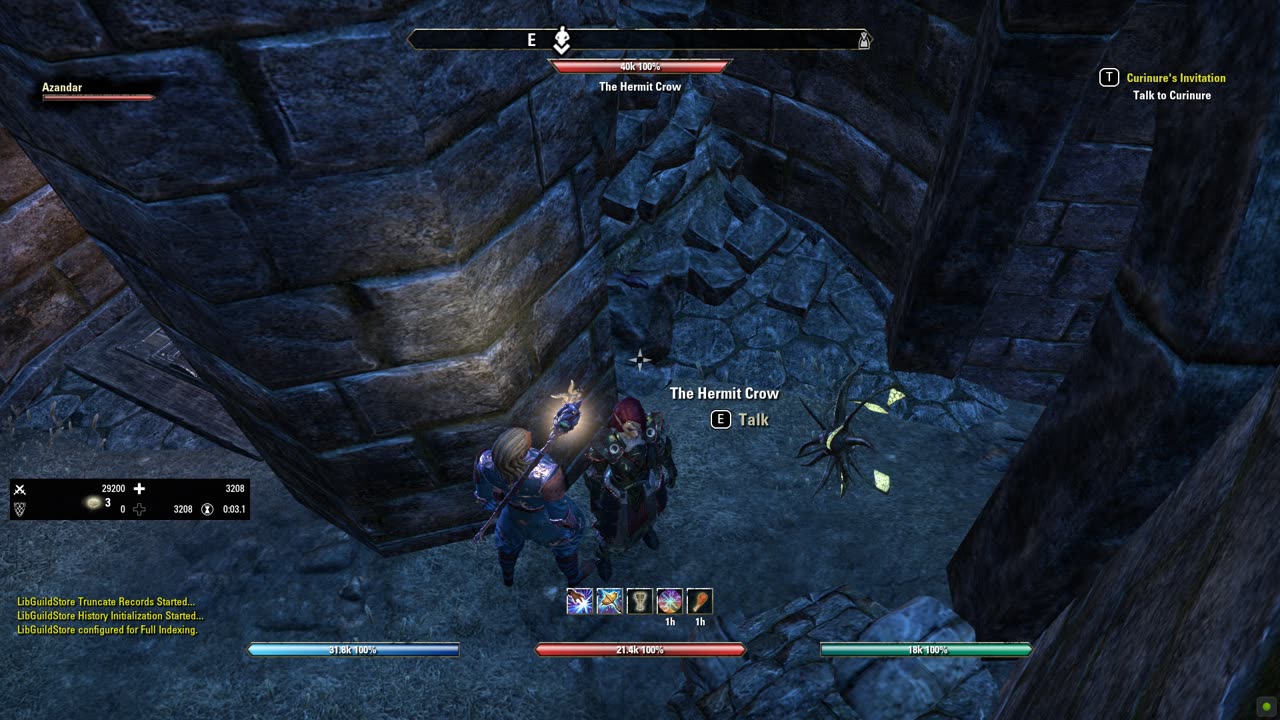1280x720 pixels.
Task: Click the shield icon in the combat meter
Action: (x=19, y=509)
